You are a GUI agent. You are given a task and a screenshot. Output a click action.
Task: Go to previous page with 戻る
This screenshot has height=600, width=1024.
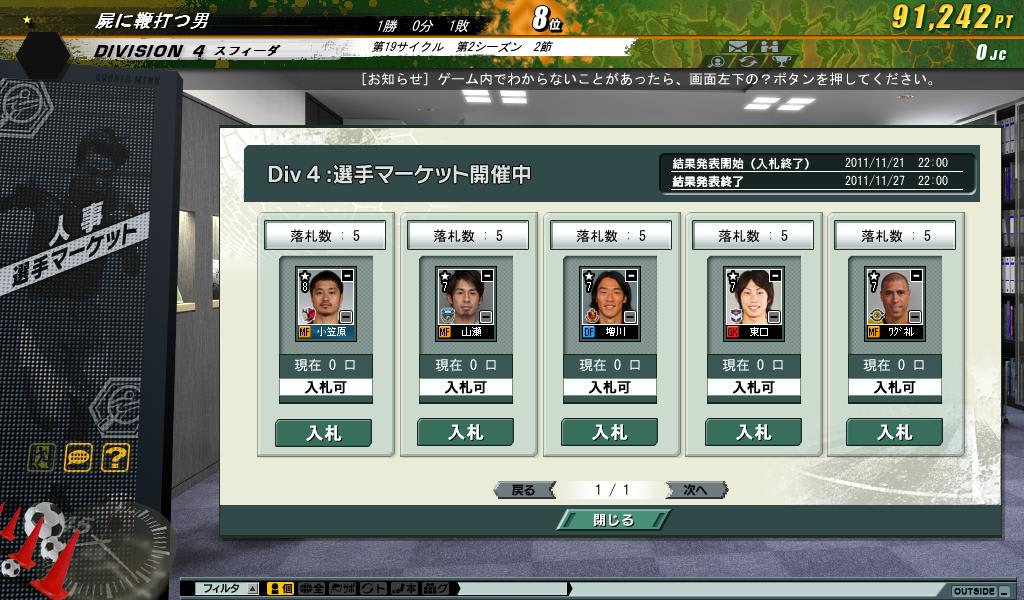(524, 490)
